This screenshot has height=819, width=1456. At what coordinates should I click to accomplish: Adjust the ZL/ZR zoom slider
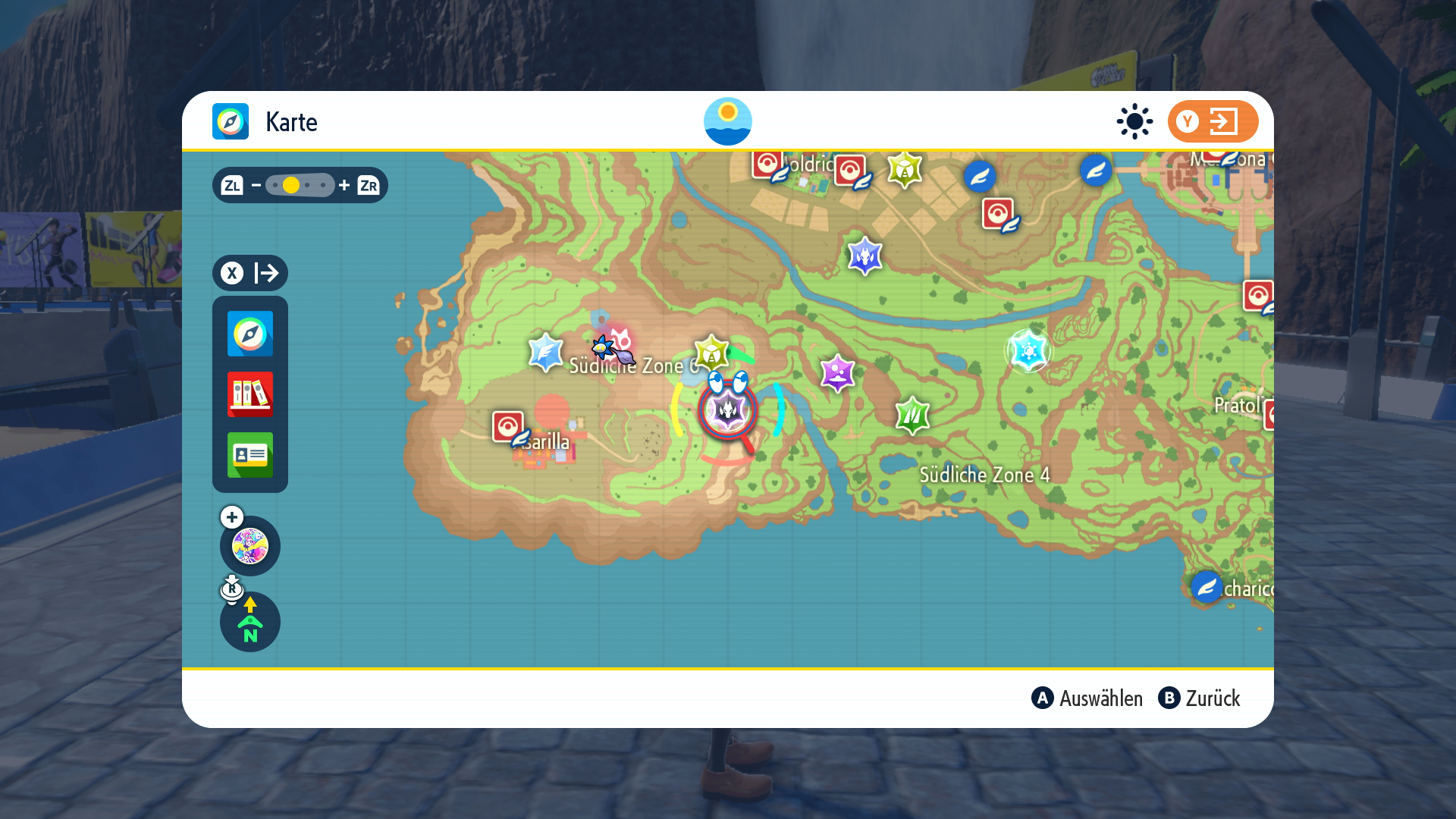[x=298, y=184]
